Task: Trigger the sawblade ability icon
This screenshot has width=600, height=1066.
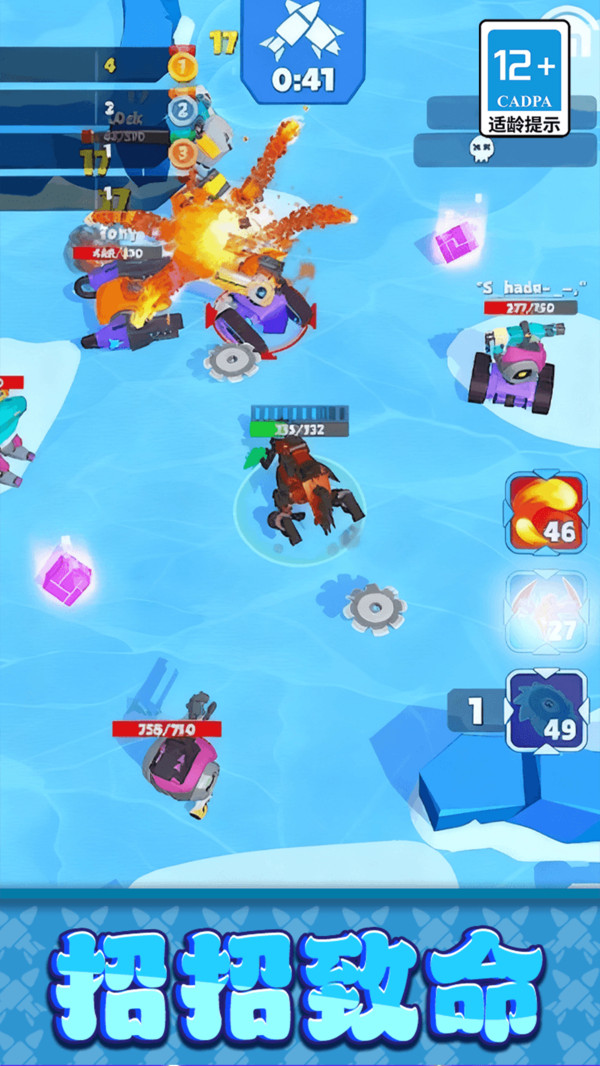Action: [x=545, y=710]
